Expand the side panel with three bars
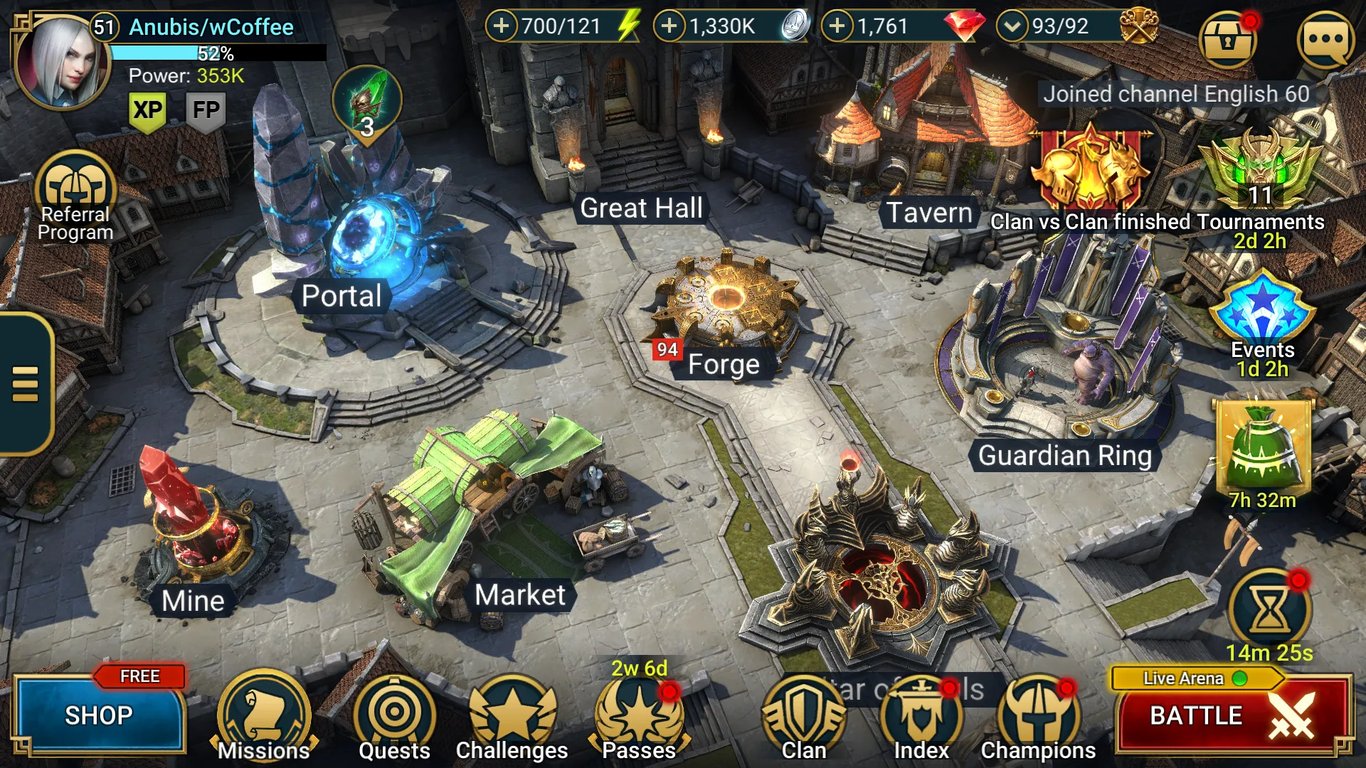 point(25,384)
